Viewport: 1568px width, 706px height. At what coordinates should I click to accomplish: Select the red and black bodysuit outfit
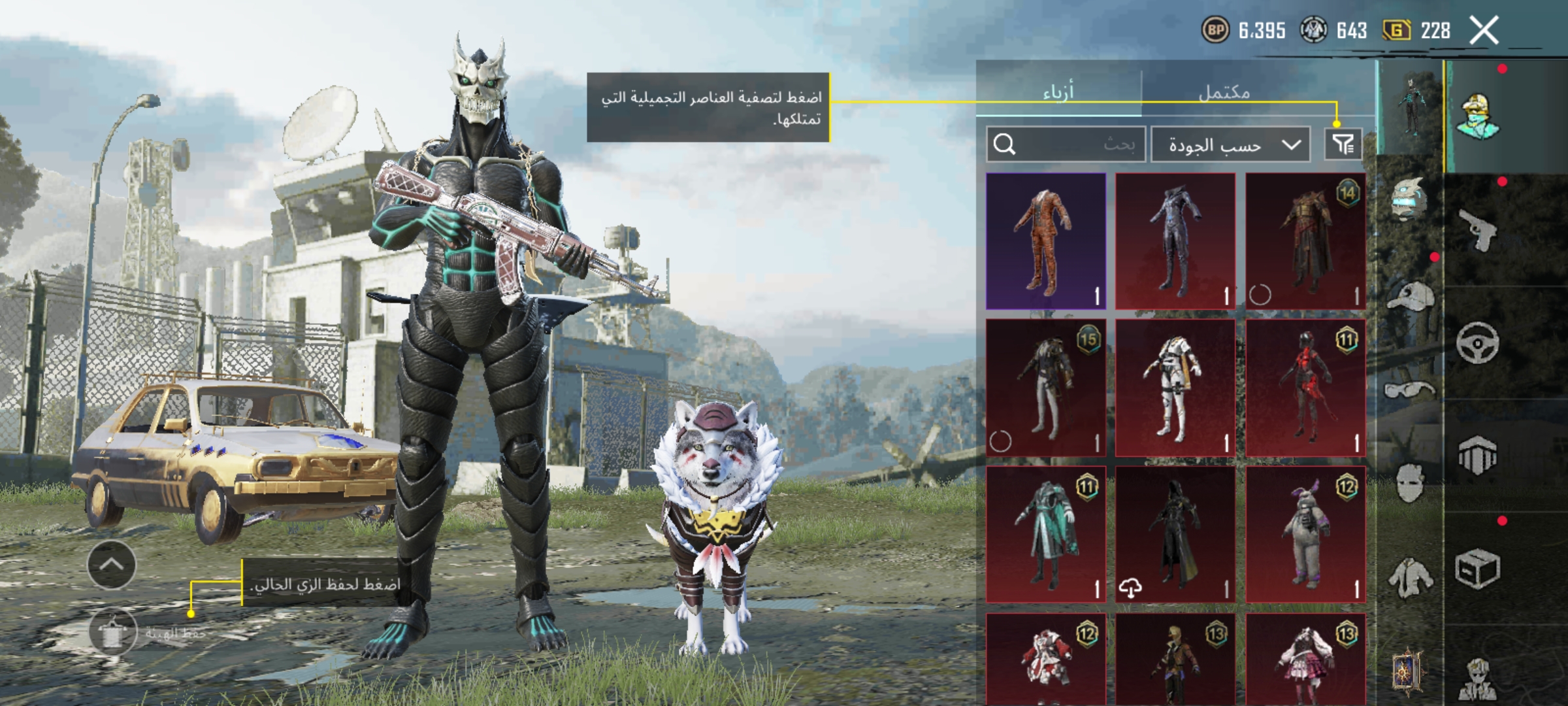point(1305,388)
